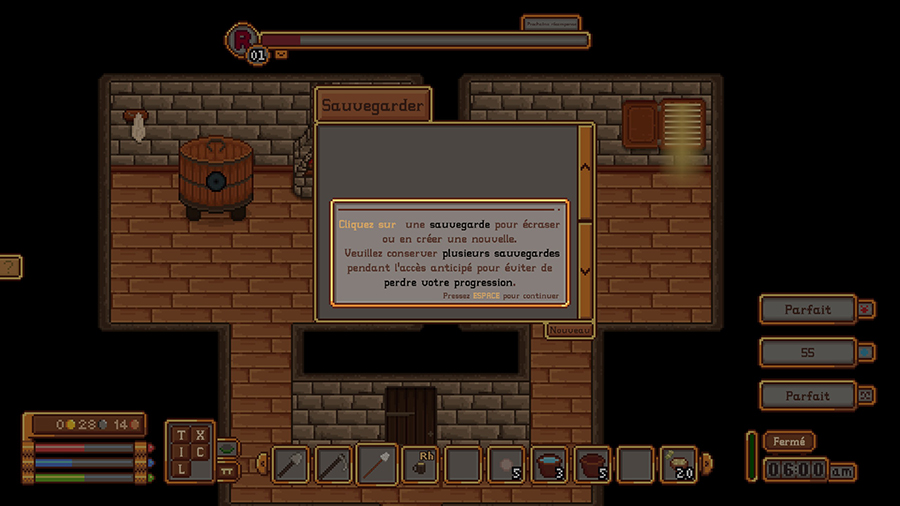900x506 pixels.
Task: Open the I shortcut menu button
Action: coord(181,452)
